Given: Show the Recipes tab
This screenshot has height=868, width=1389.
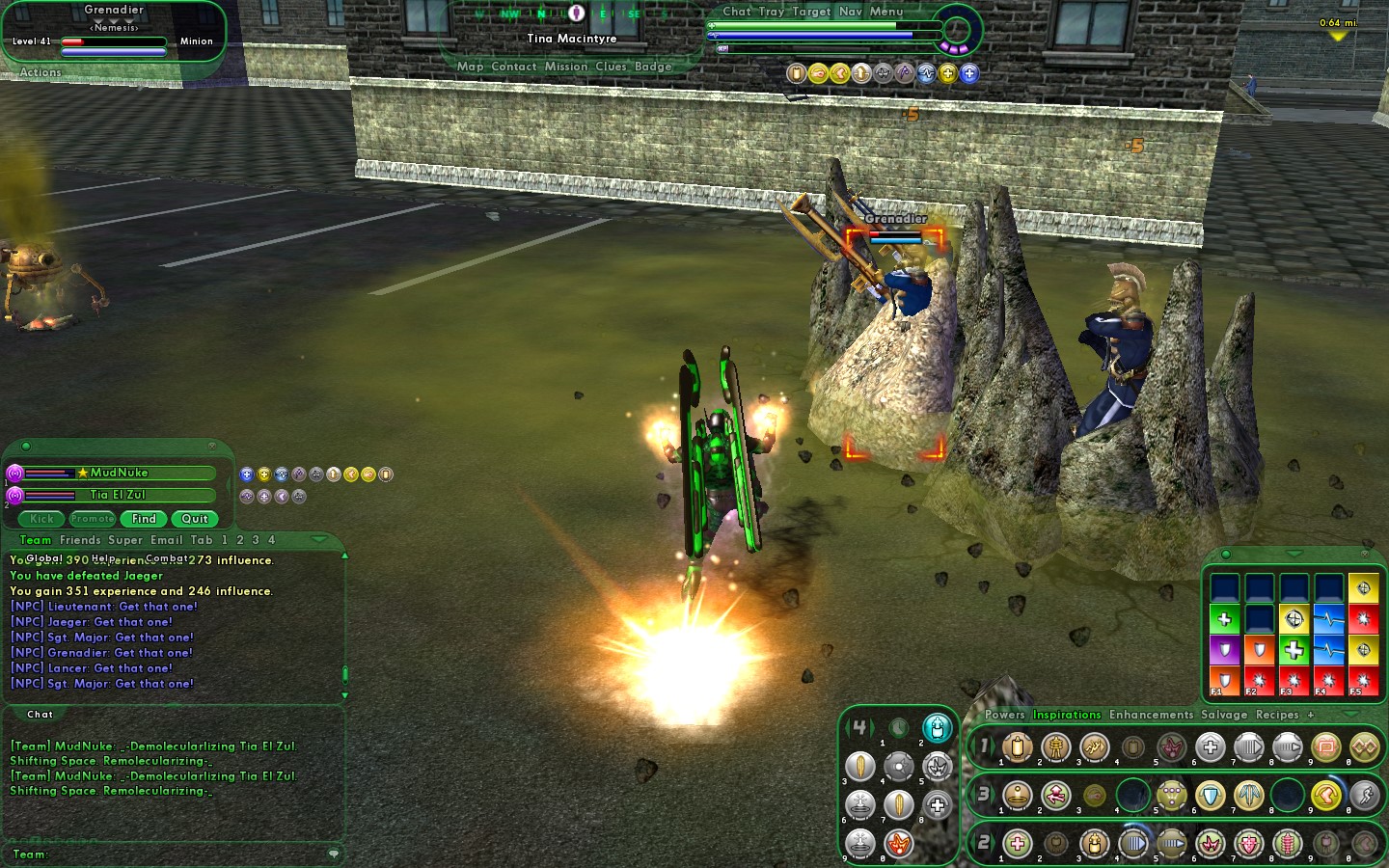Looking at the screenshot, I should pyautogui.click(x=1277, y=715).
